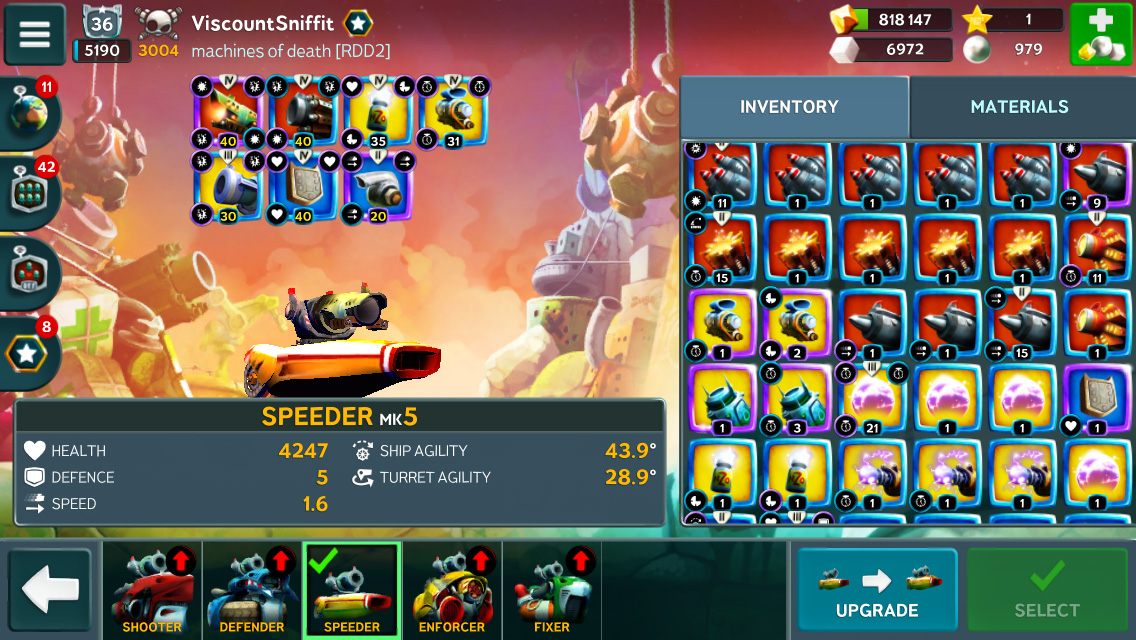Switch to the Materials tab
Image resolution: width=1136 pixels, height=640 pixels.
click(1019, 107)
